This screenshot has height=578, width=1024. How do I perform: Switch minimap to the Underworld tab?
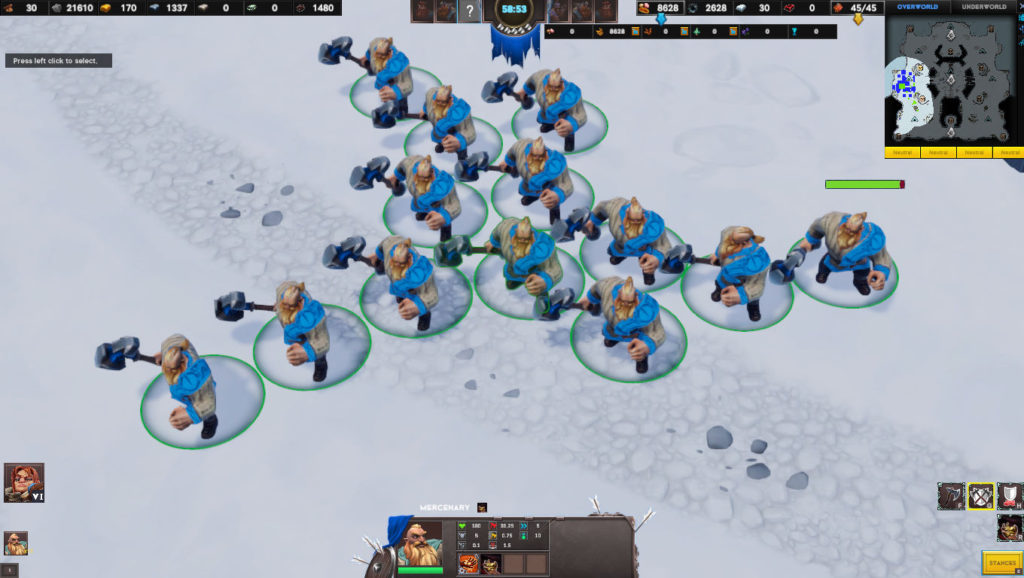tap(985, 7)
